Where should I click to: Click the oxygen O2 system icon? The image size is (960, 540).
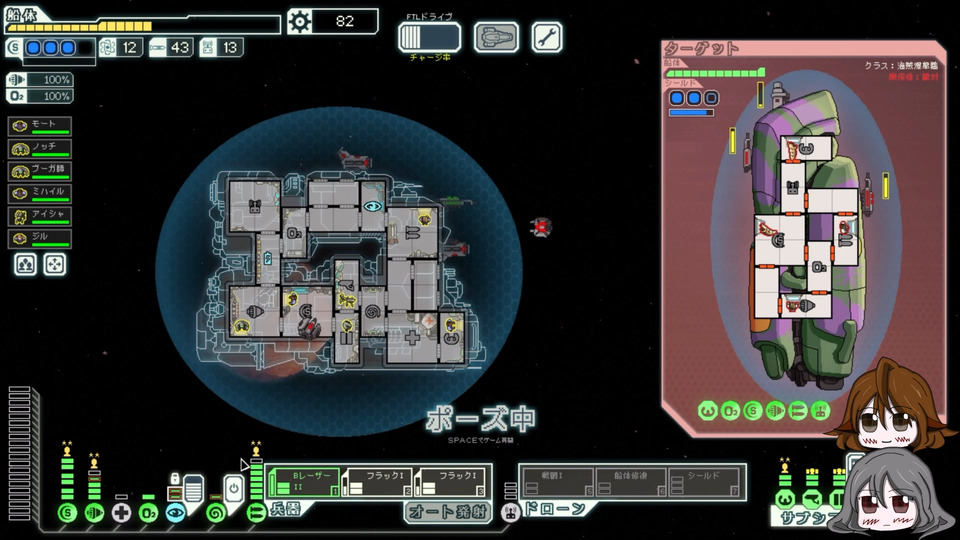(x=148, y=513)
